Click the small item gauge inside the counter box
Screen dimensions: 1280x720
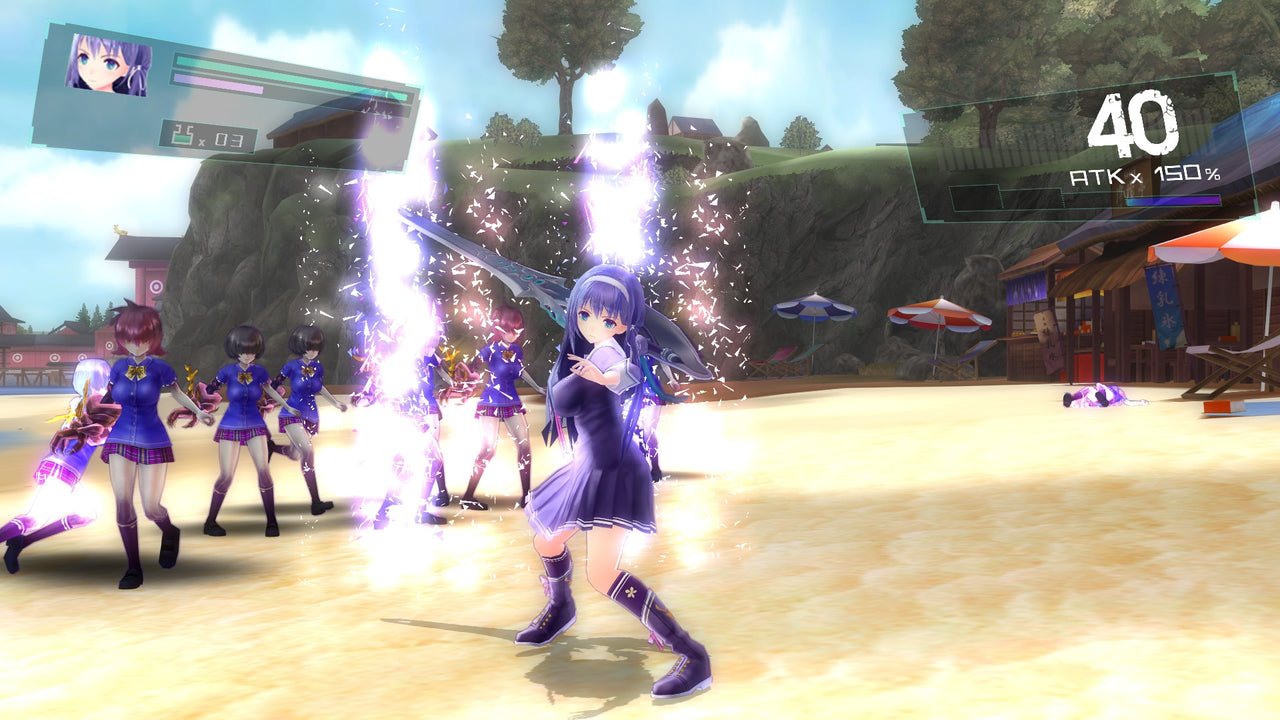point(184,137)
